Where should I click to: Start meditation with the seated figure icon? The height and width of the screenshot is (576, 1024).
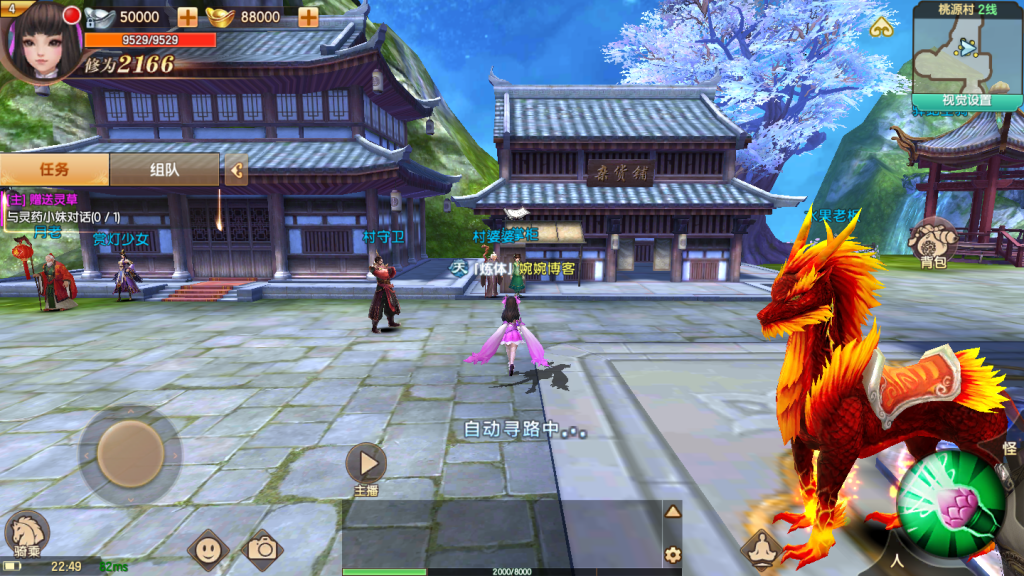pos(761,548)
